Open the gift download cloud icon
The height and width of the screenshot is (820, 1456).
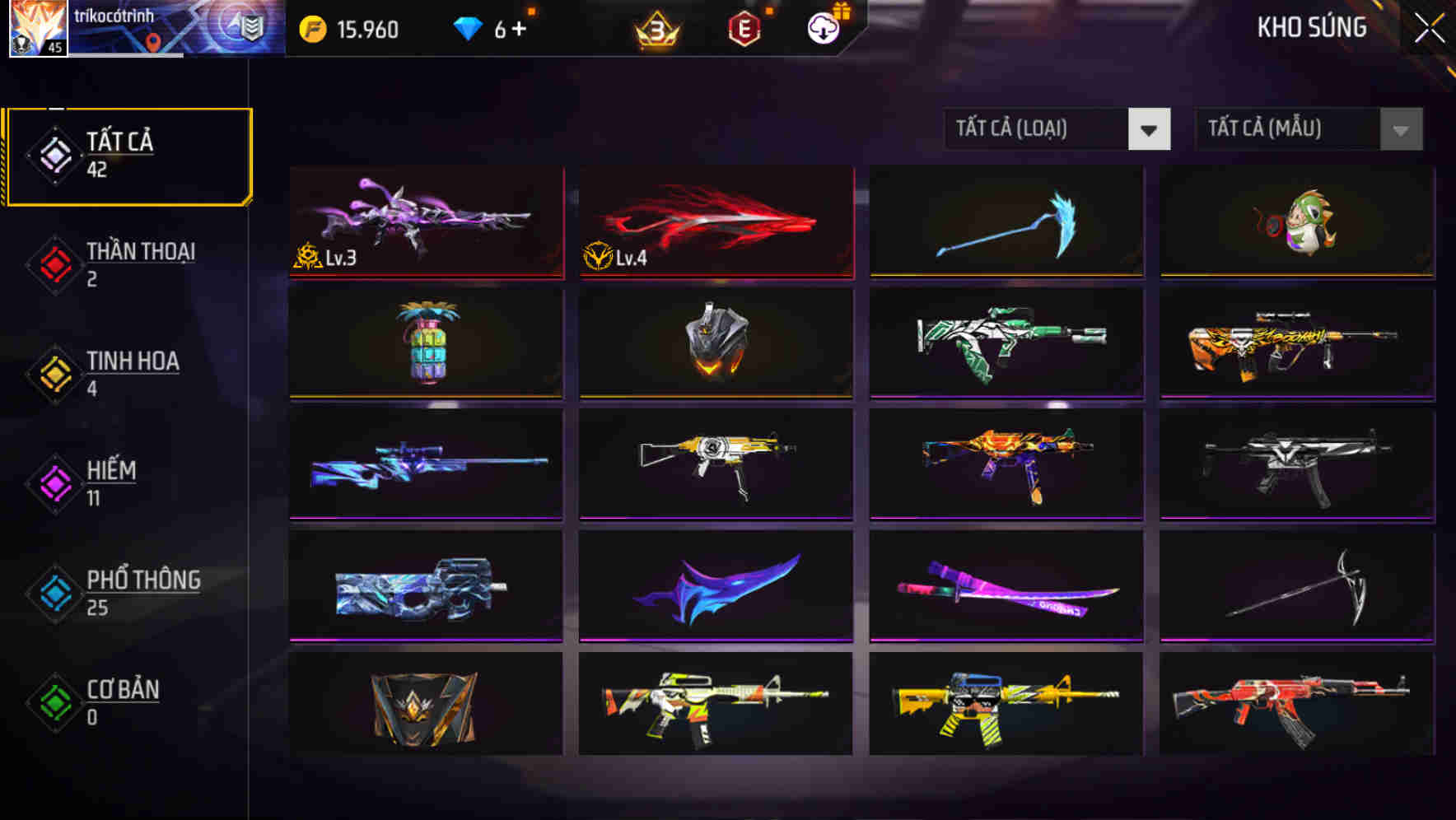click(823, 27)
